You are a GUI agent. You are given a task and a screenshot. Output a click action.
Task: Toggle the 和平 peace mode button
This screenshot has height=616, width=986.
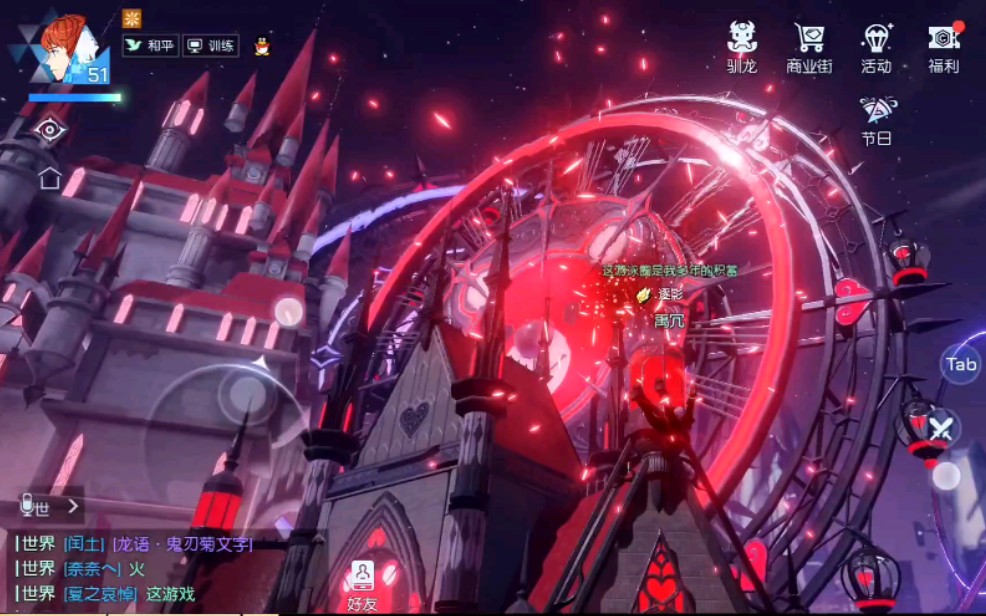click(x=149, y=46)
